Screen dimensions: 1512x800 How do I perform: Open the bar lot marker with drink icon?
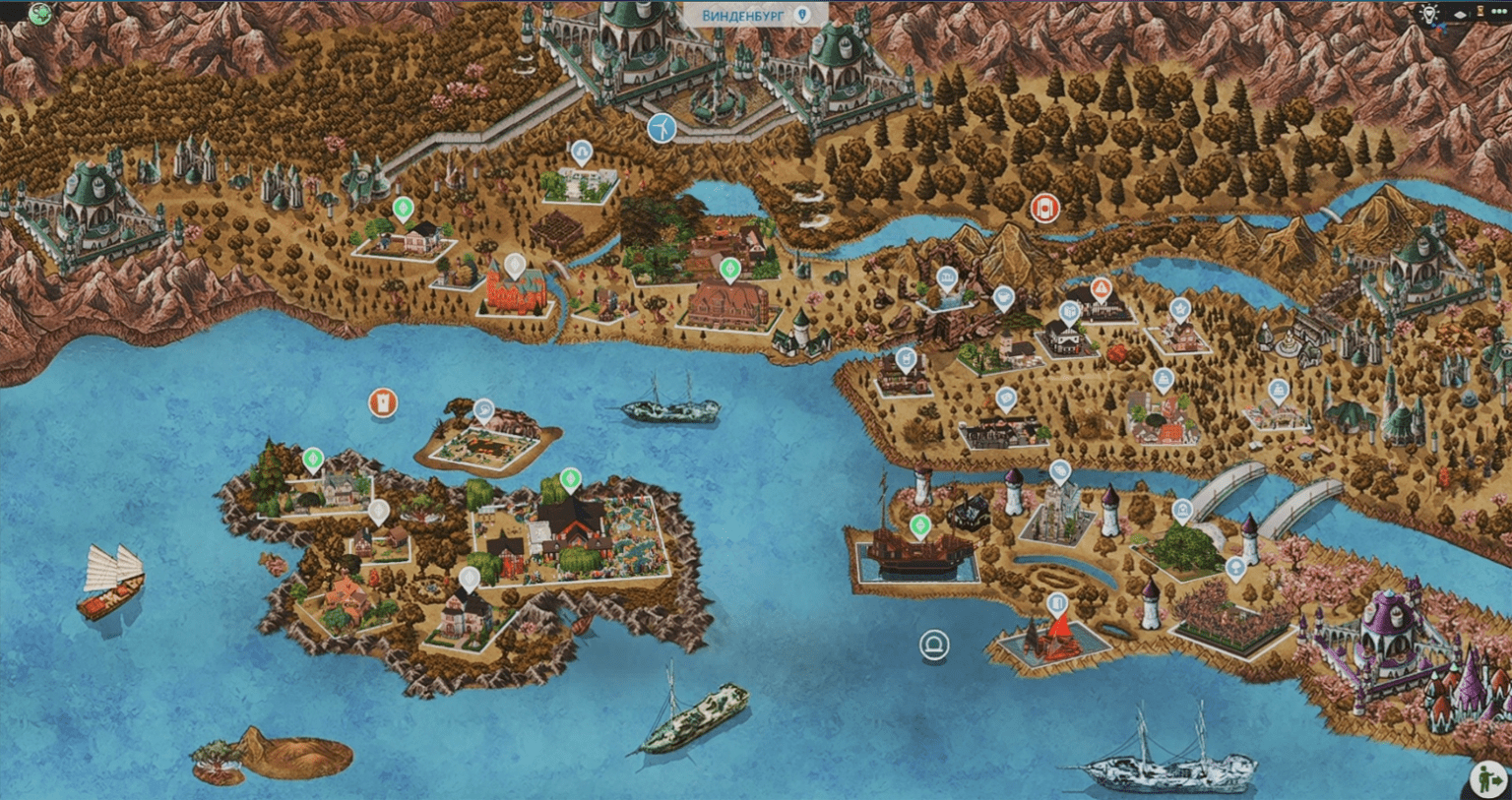pos(905,357)
